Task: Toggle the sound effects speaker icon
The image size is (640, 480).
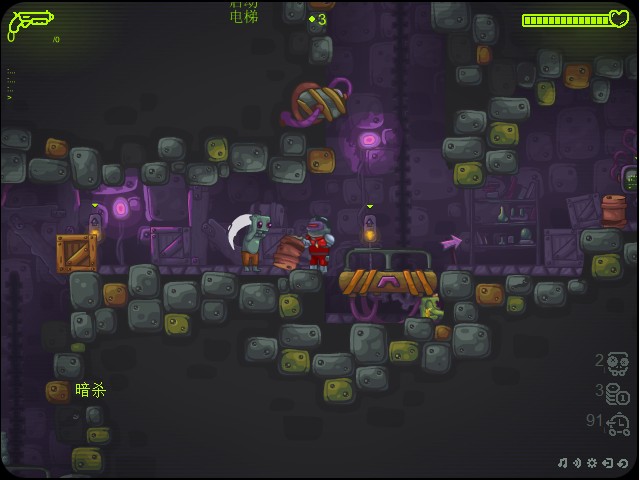Action: [577, 463]
